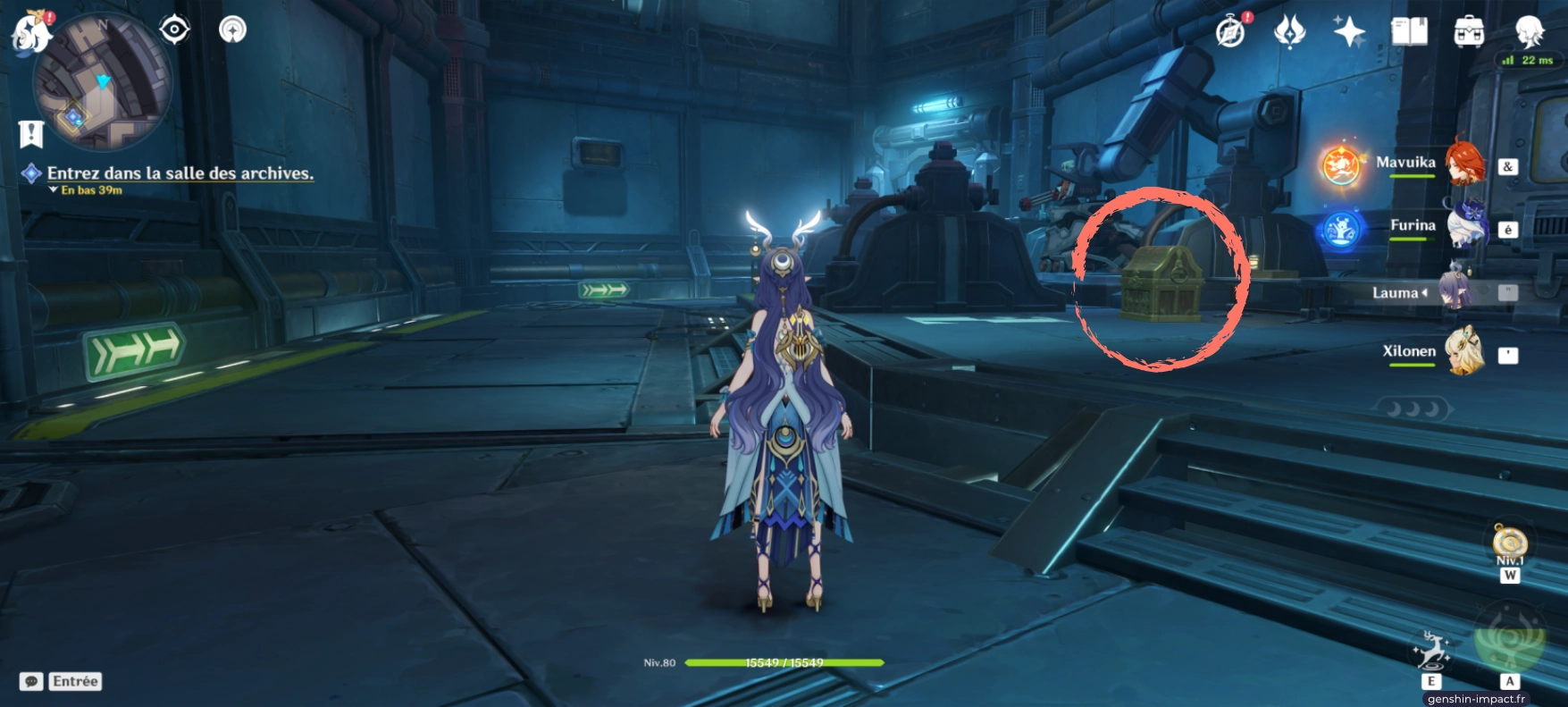Open the inventory backpack icon
The width and height of the screenshot is (1568, 707).
[1469, 32]
